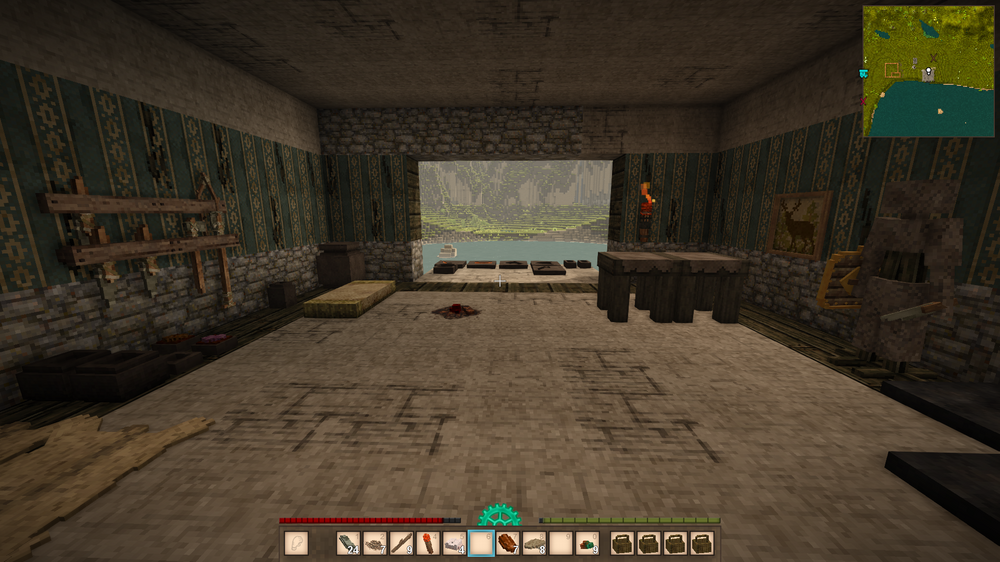The width and height of the screenshot is (1000, 562).
Task: Select the red meat stack in the hotbar
Action: pyautogui.click(x=508, y=544)
